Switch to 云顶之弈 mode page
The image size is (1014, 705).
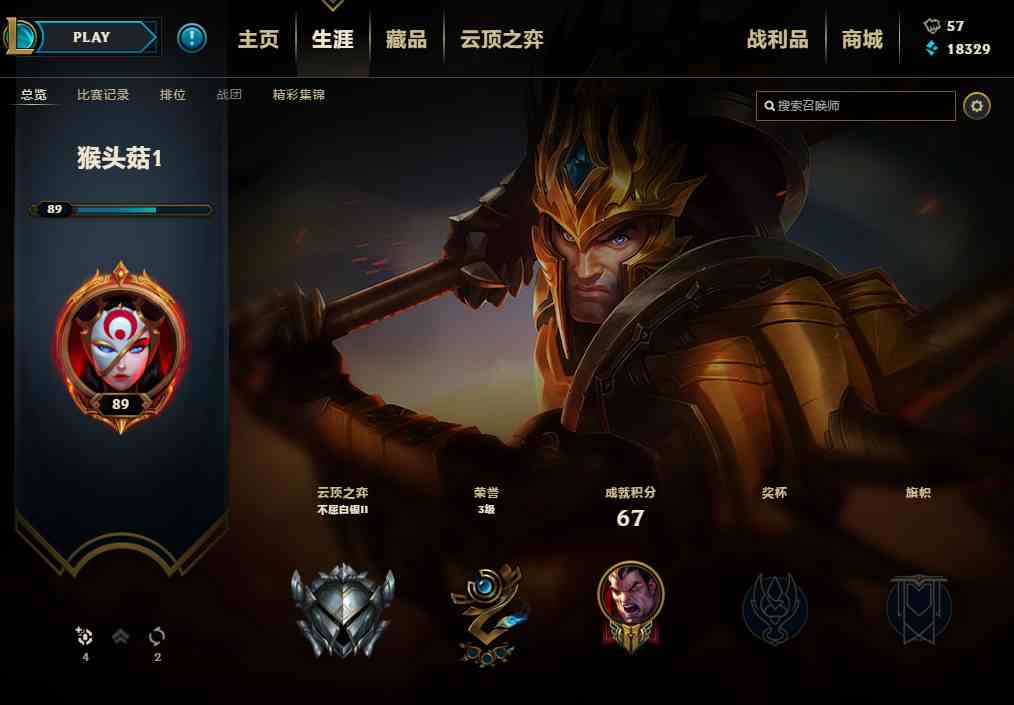coord(502,39)
